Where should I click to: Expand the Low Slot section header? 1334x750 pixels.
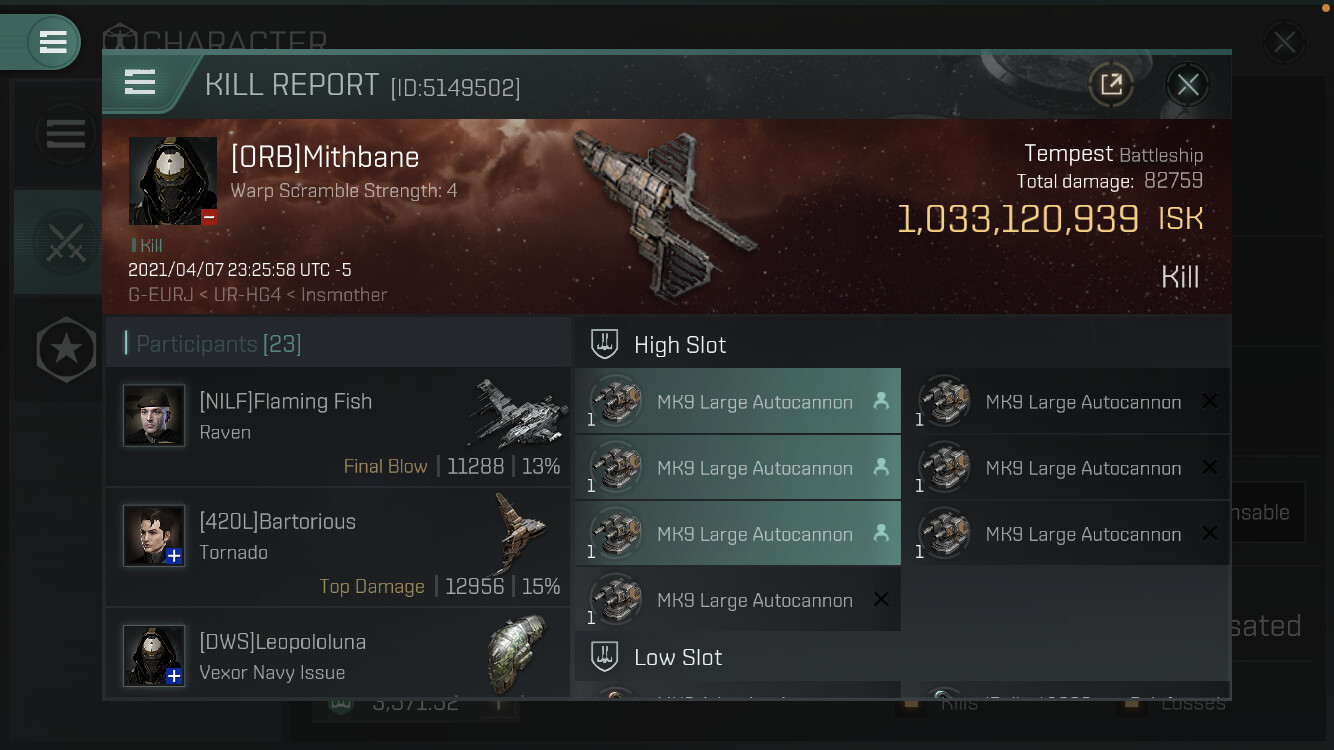[x=678, y=657]
